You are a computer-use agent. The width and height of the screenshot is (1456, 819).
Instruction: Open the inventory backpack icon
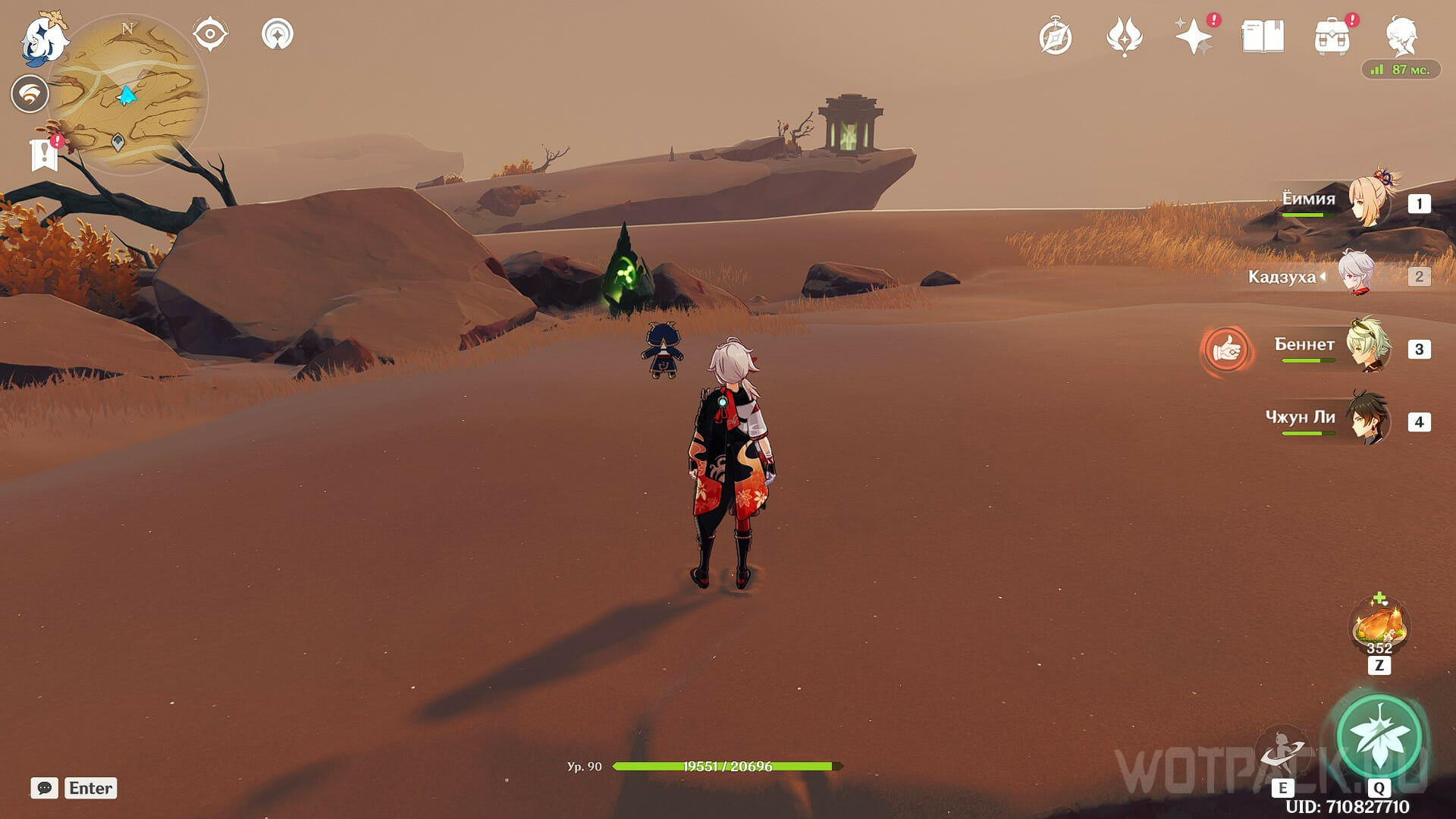pyautogui.click(x=1332, y=36)
